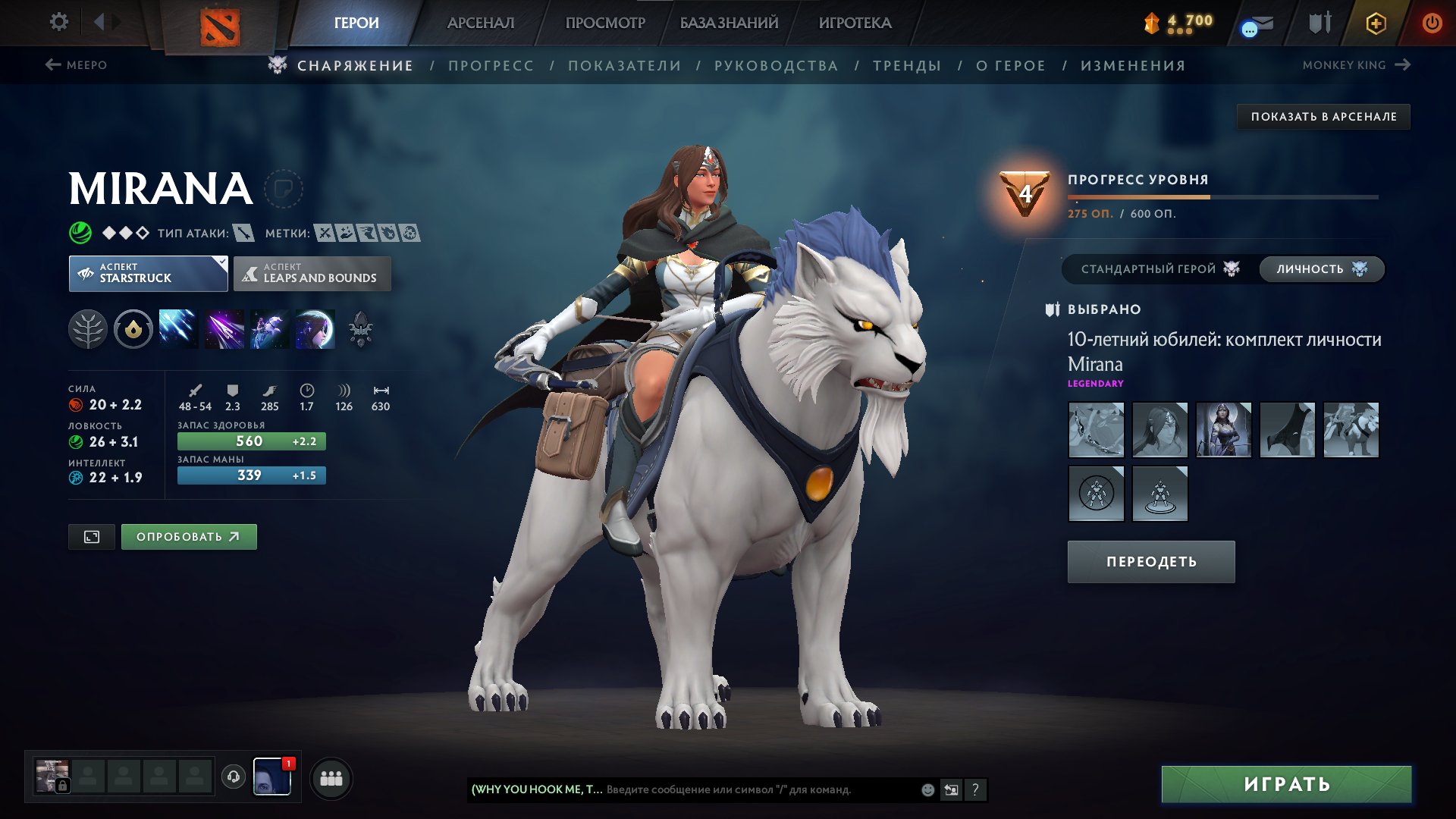The image size is (1456, 819).
Task: Open the LEAPS AND BOUNDS aspect option
Action: (x=311, y=273)
